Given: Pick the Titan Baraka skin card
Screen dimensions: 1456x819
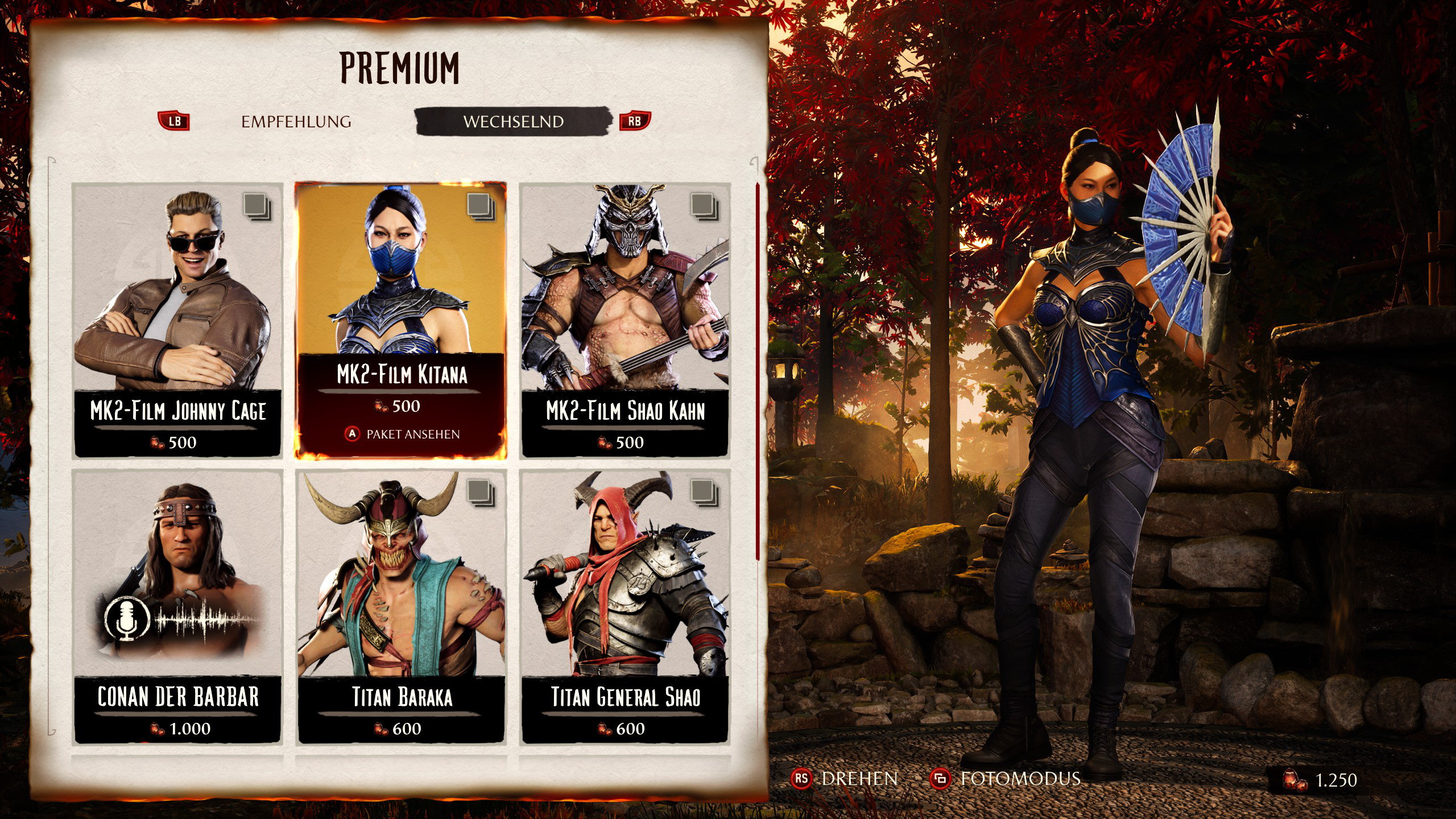Looking at the screenshot, I should point(401,606).
